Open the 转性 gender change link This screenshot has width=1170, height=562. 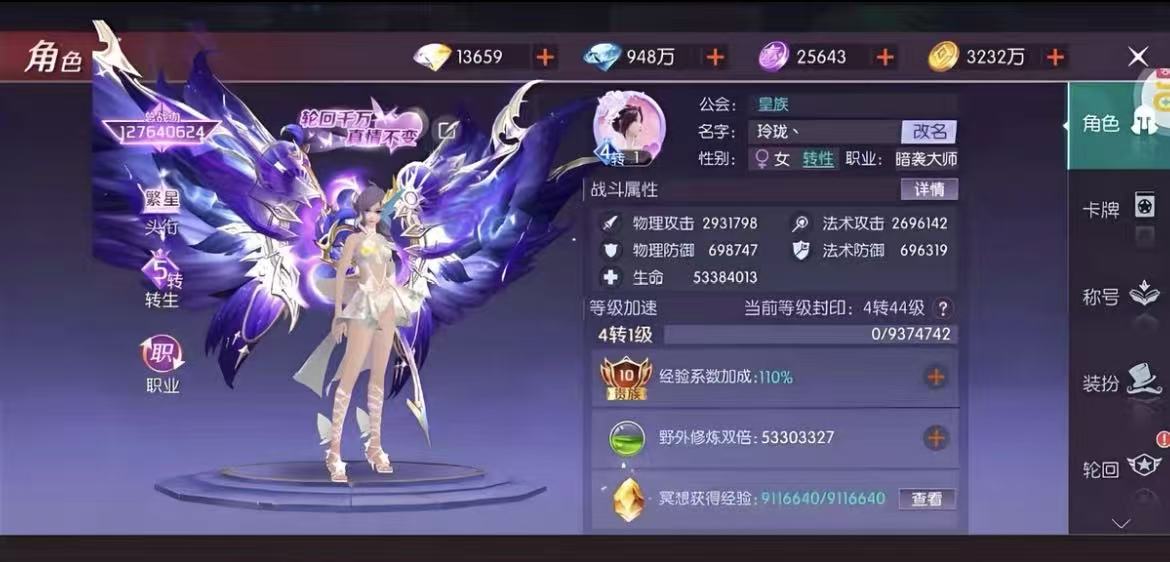click(818, 159)
